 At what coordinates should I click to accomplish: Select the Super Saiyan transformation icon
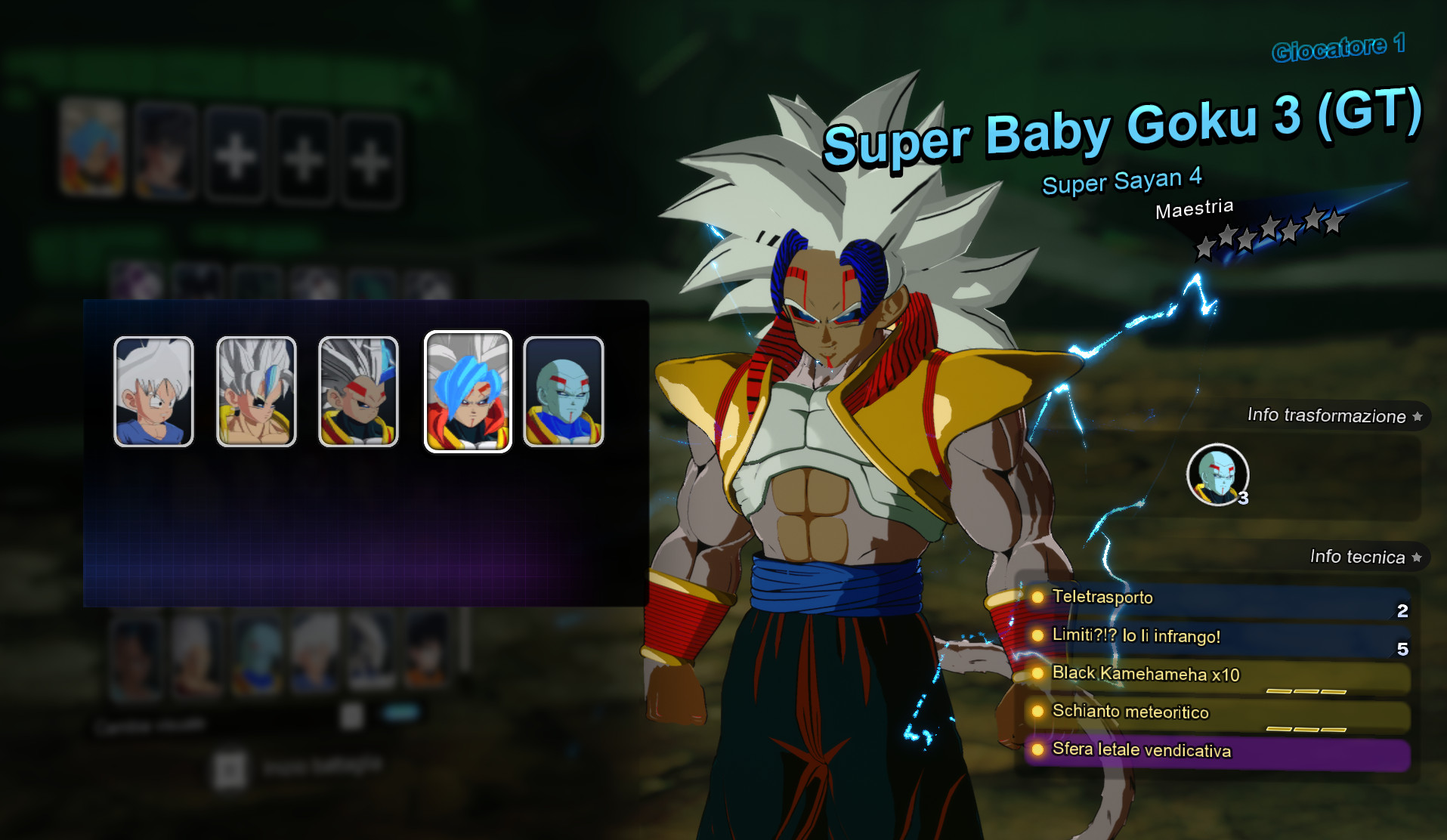pyautogui.click(x=256, y=391)
